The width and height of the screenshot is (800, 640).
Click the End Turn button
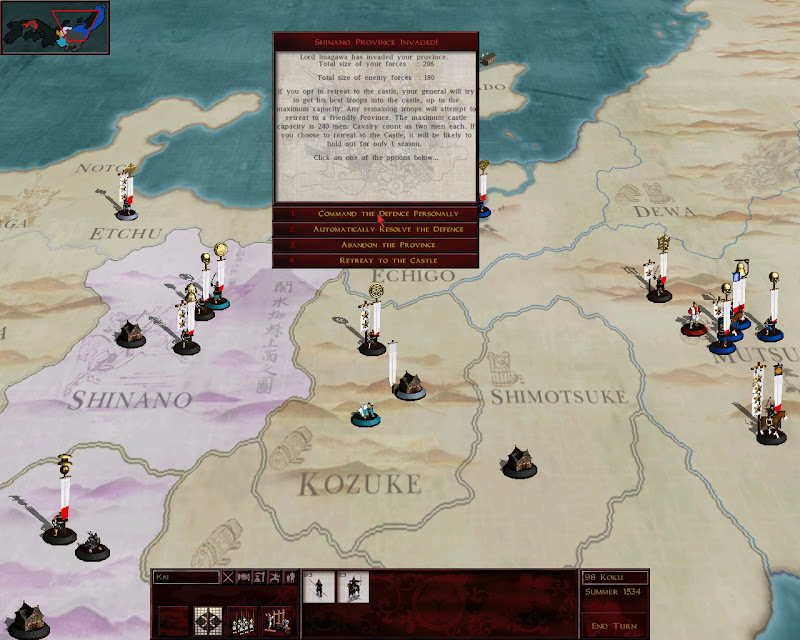[613, 626]
